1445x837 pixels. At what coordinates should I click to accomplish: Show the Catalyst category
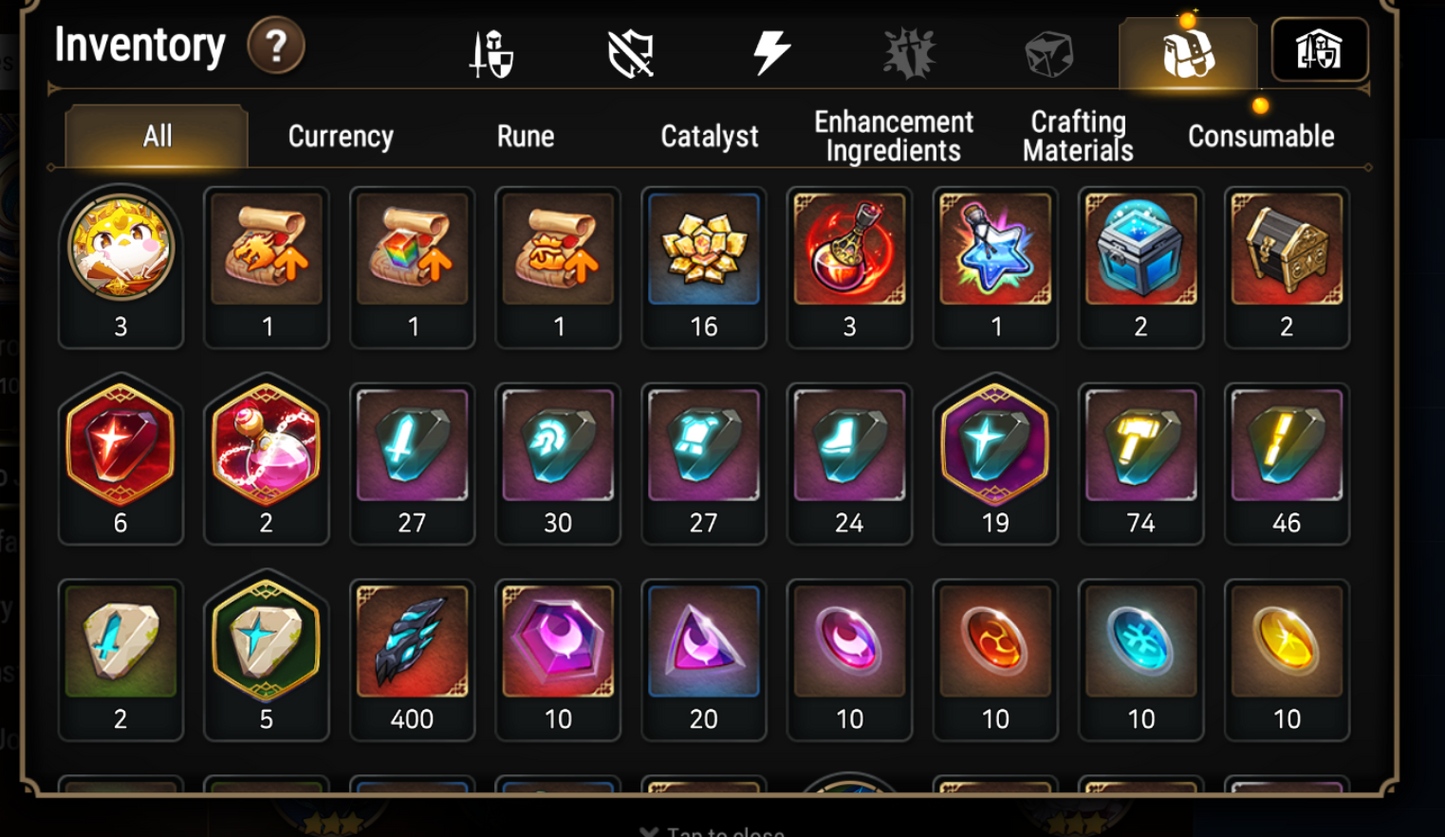(x=709, y=136)
